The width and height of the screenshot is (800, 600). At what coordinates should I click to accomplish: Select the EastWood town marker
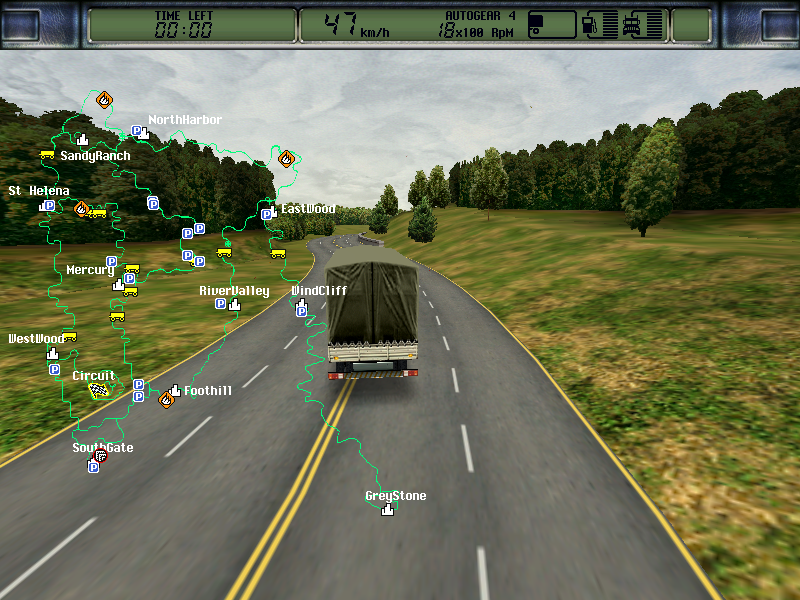point(271,211)
